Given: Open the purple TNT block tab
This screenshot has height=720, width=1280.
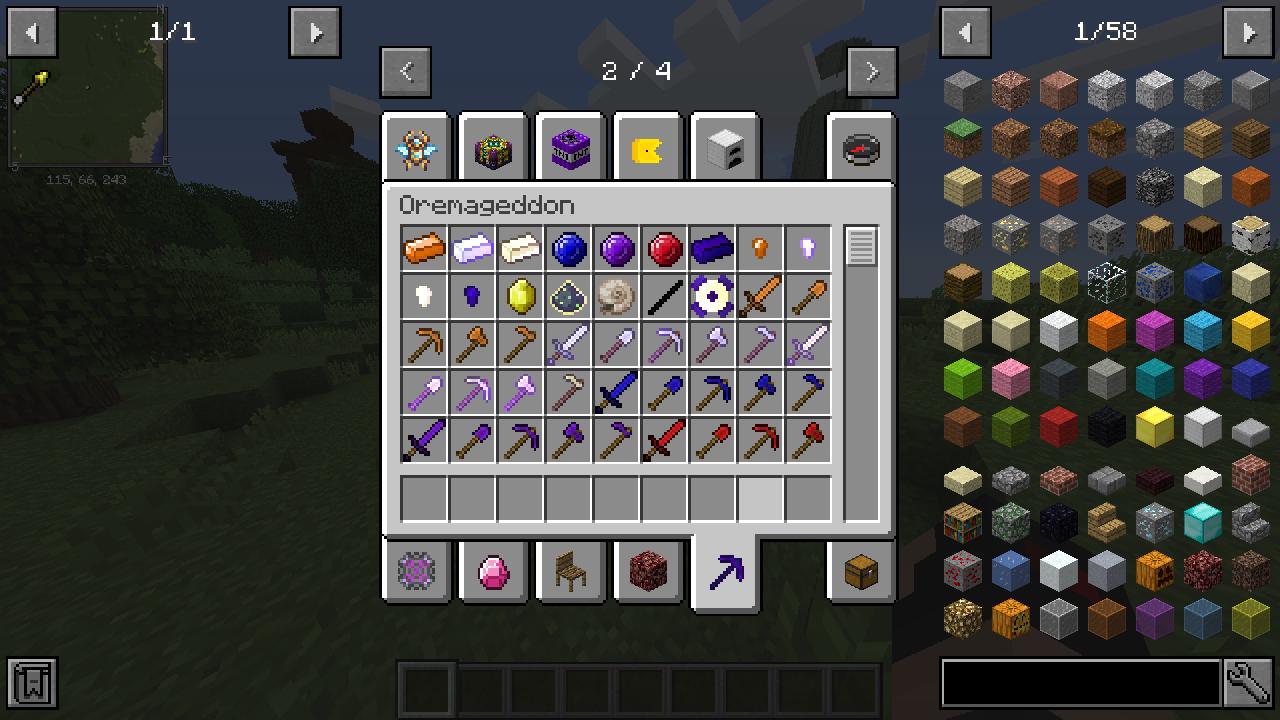Looking at the screenshot, I should click(571, 150).
